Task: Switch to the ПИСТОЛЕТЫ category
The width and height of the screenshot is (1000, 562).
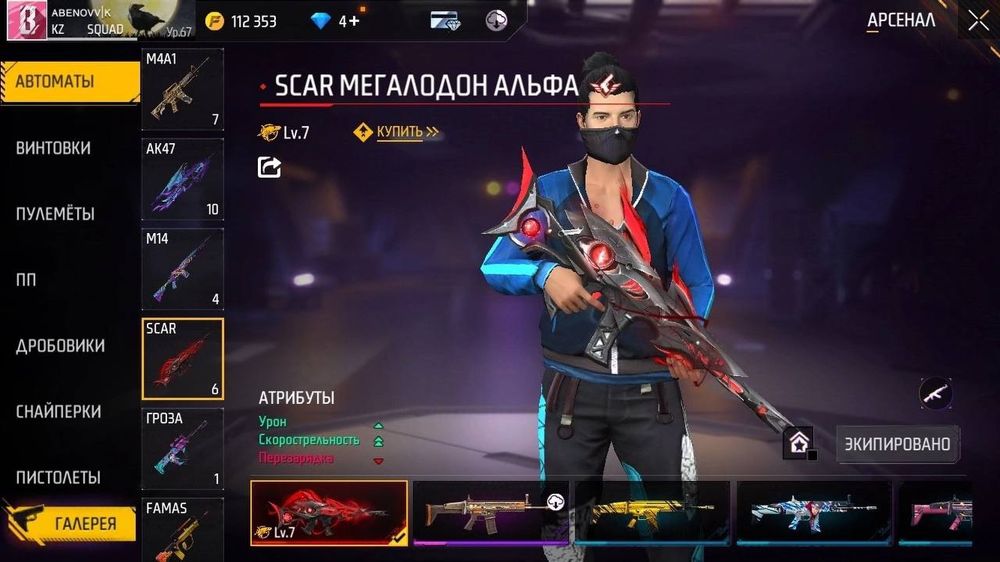Action: point(58,477)
